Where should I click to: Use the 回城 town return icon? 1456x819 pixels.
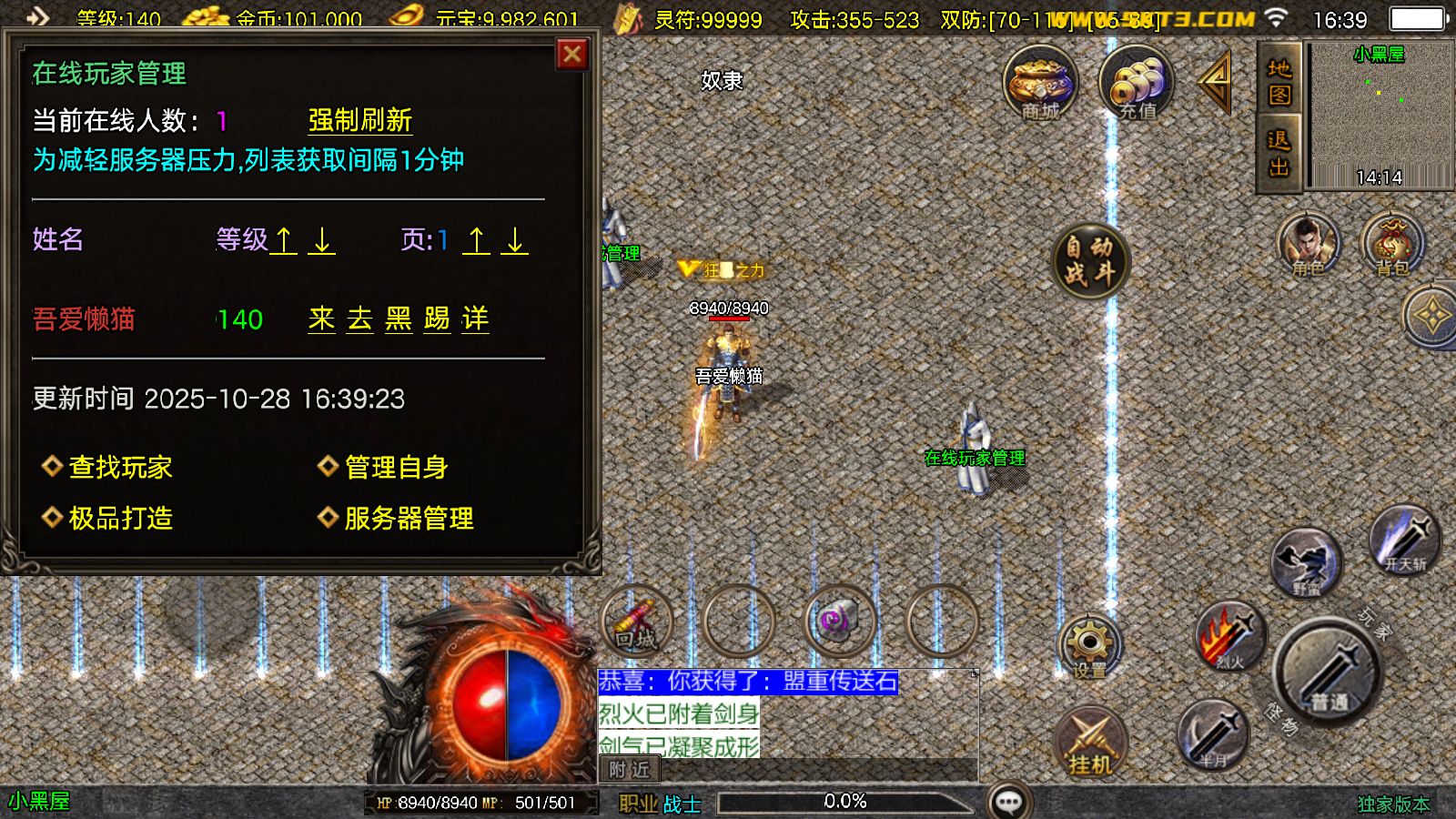point(637,621)
